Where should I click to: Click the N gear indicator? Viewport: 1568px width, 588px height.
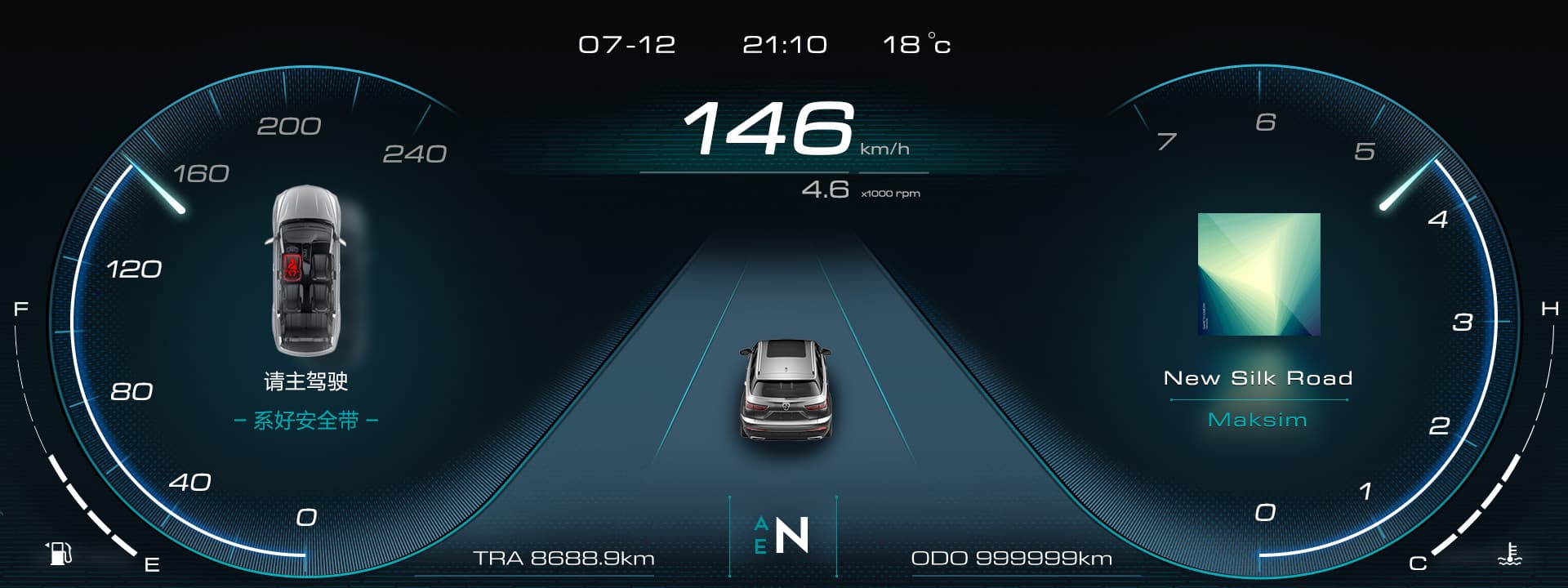tap(791, 536)
